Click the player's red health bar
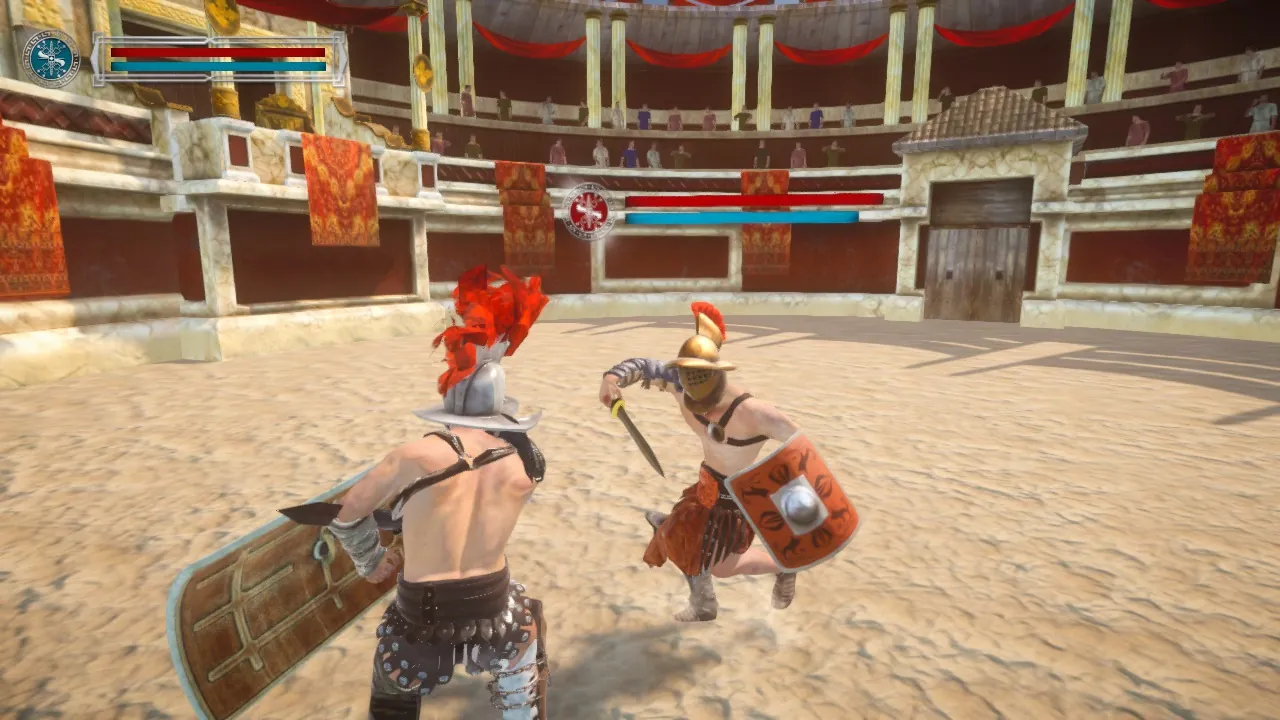The height and width of the screenshot is (720, 1280). (x=210, y=52)
